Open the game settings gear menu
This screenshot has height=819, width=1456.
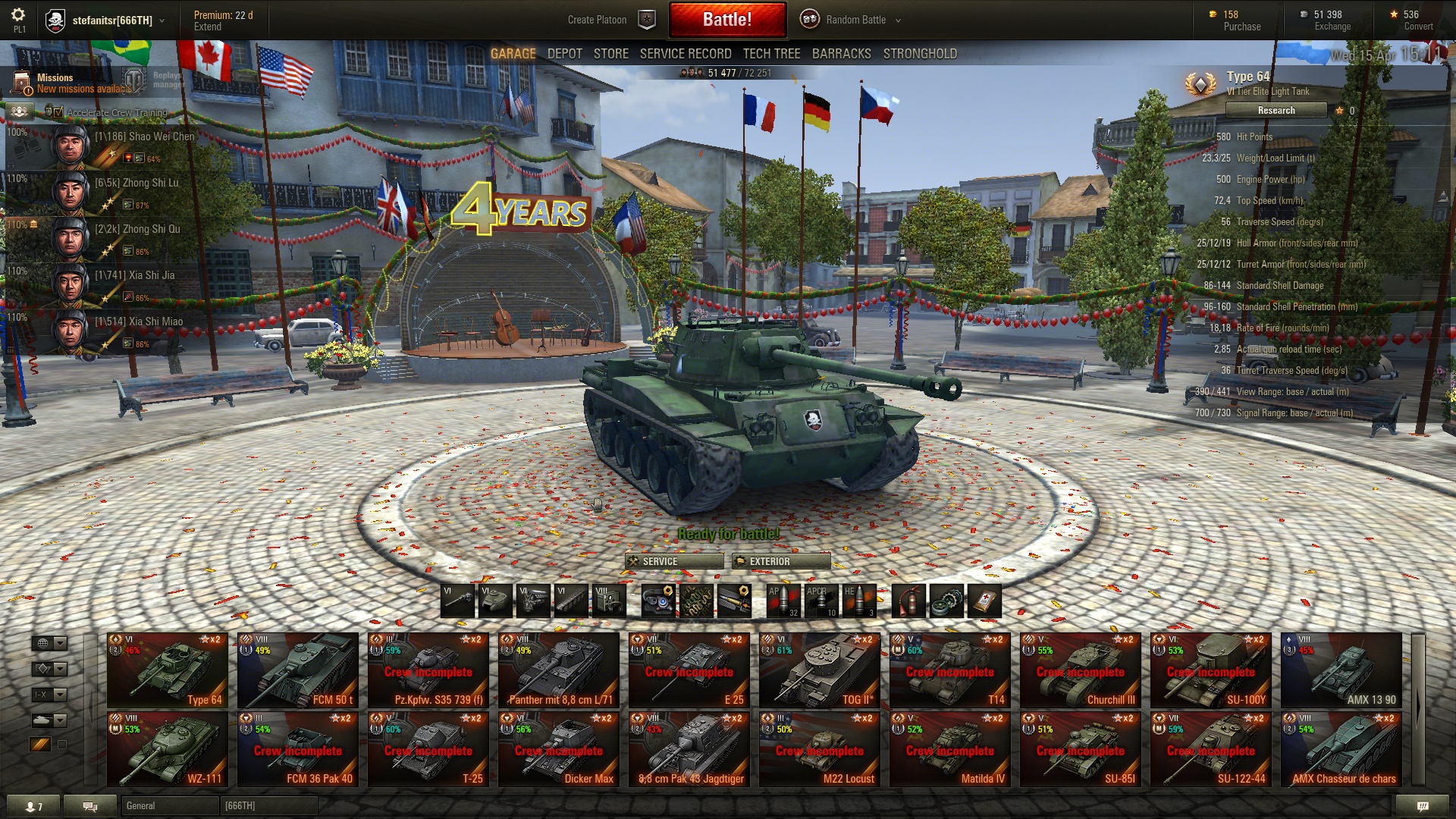pos(18,15)
